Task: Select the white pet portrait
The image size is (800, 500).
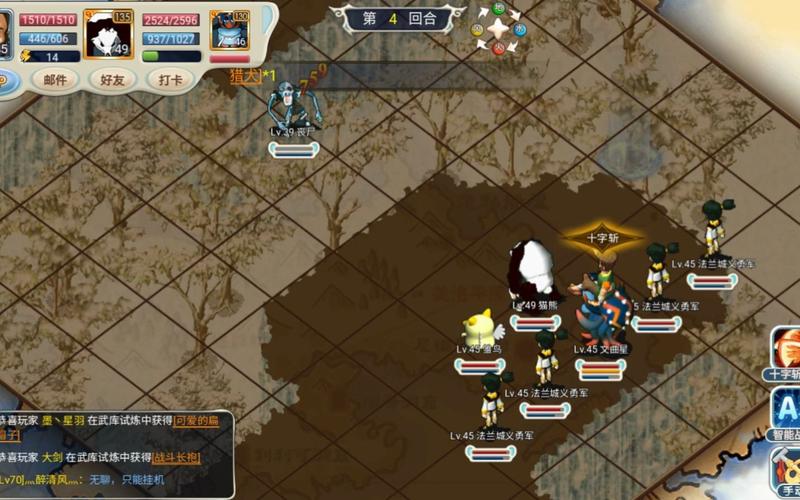Action: [x=108, y=34]
